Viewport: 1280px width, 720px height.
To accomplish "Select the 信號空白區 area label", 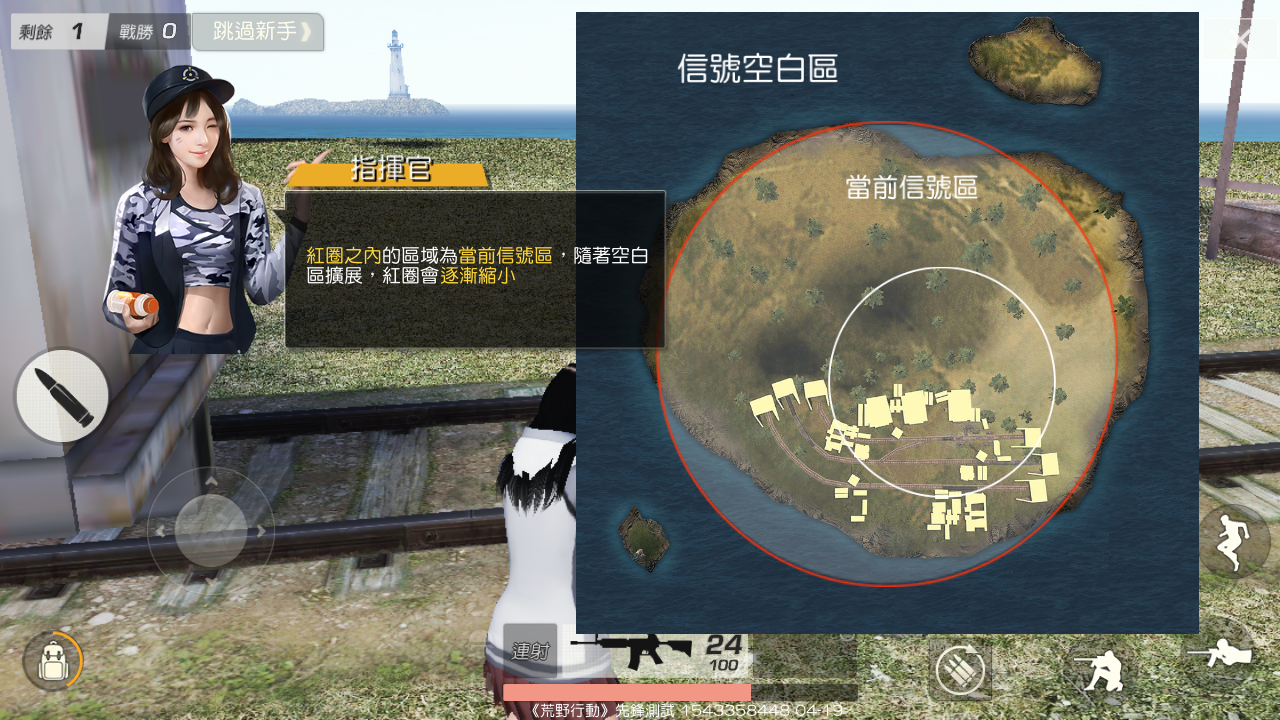I will tap(758, 69).
